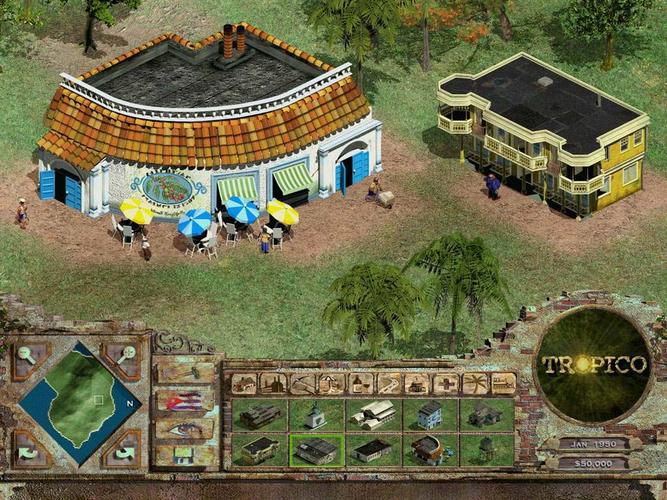Select the bottle and glass entertainment category
This screenshot has width=667, height=500.
(360, 383)
